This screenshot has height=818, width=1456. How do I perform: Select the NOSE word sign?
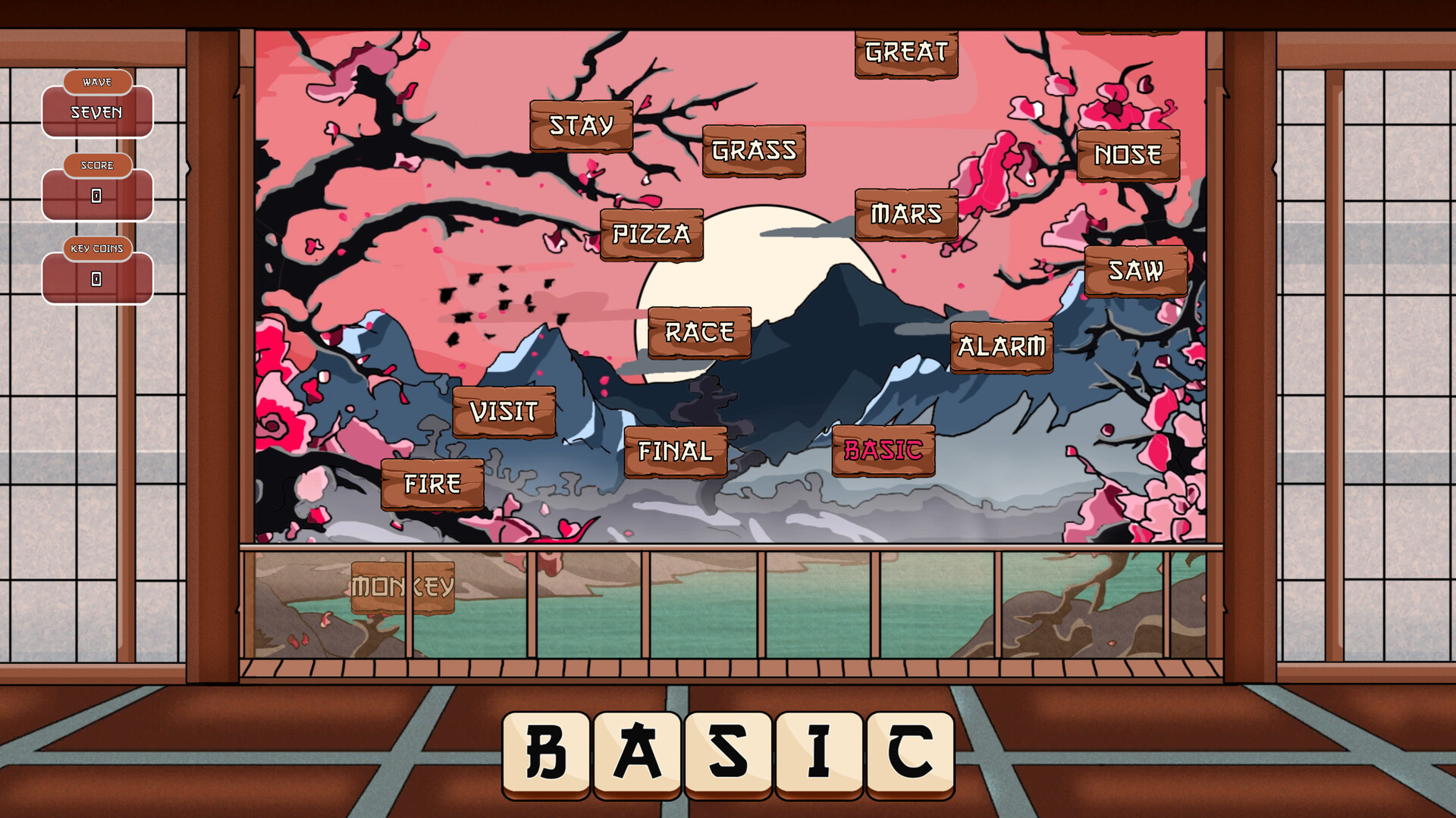click(x=1127, y=154)
